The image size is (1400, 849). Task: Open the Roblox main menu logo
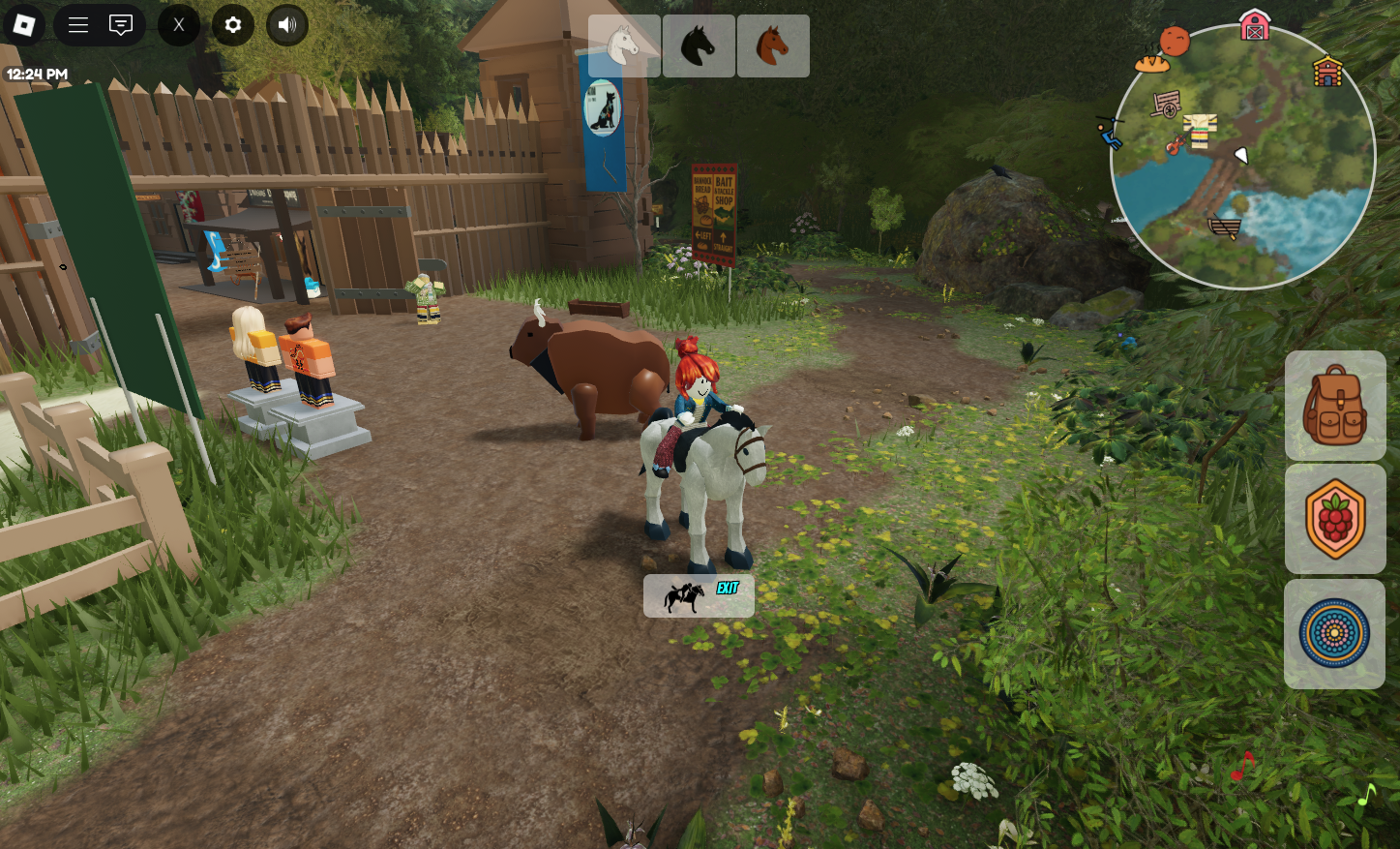(x=24, y=25)
